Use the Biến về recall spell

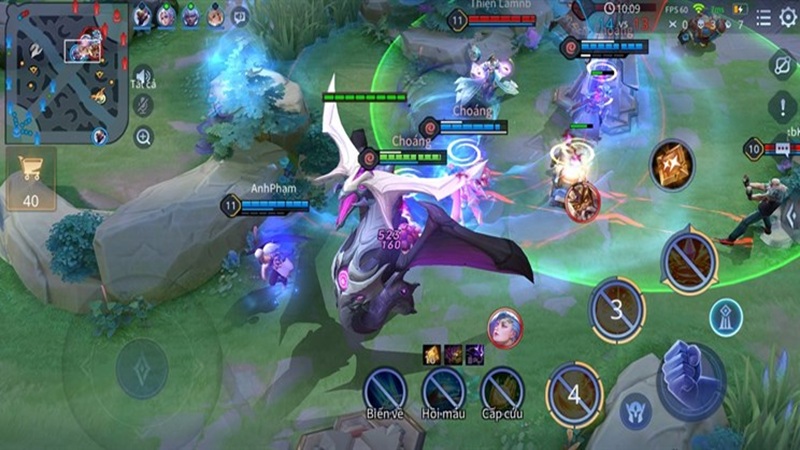(385, 388)
